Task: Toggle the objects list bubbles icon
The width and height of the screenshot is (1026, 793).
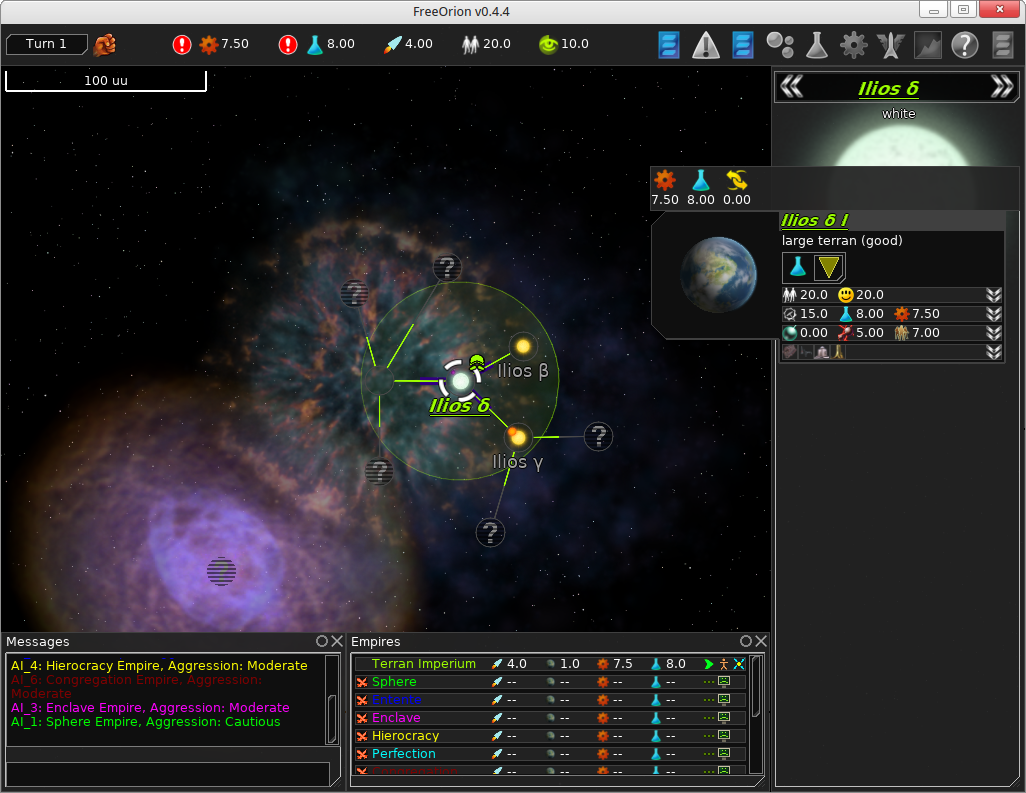Action: tap(780, 45)
